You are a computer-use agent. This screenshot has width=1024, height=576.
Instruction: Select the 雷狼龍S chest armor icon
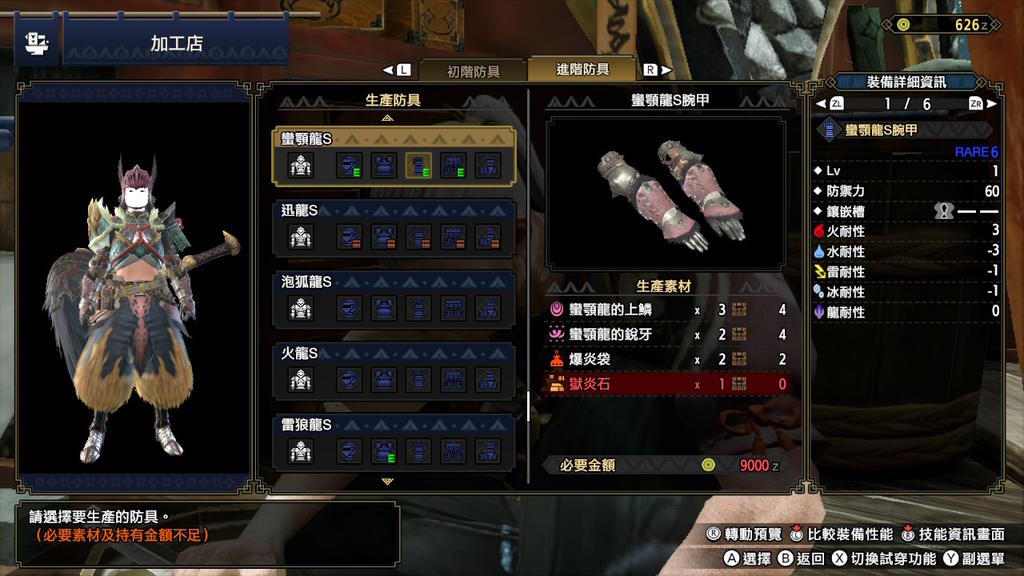point(384,450)
